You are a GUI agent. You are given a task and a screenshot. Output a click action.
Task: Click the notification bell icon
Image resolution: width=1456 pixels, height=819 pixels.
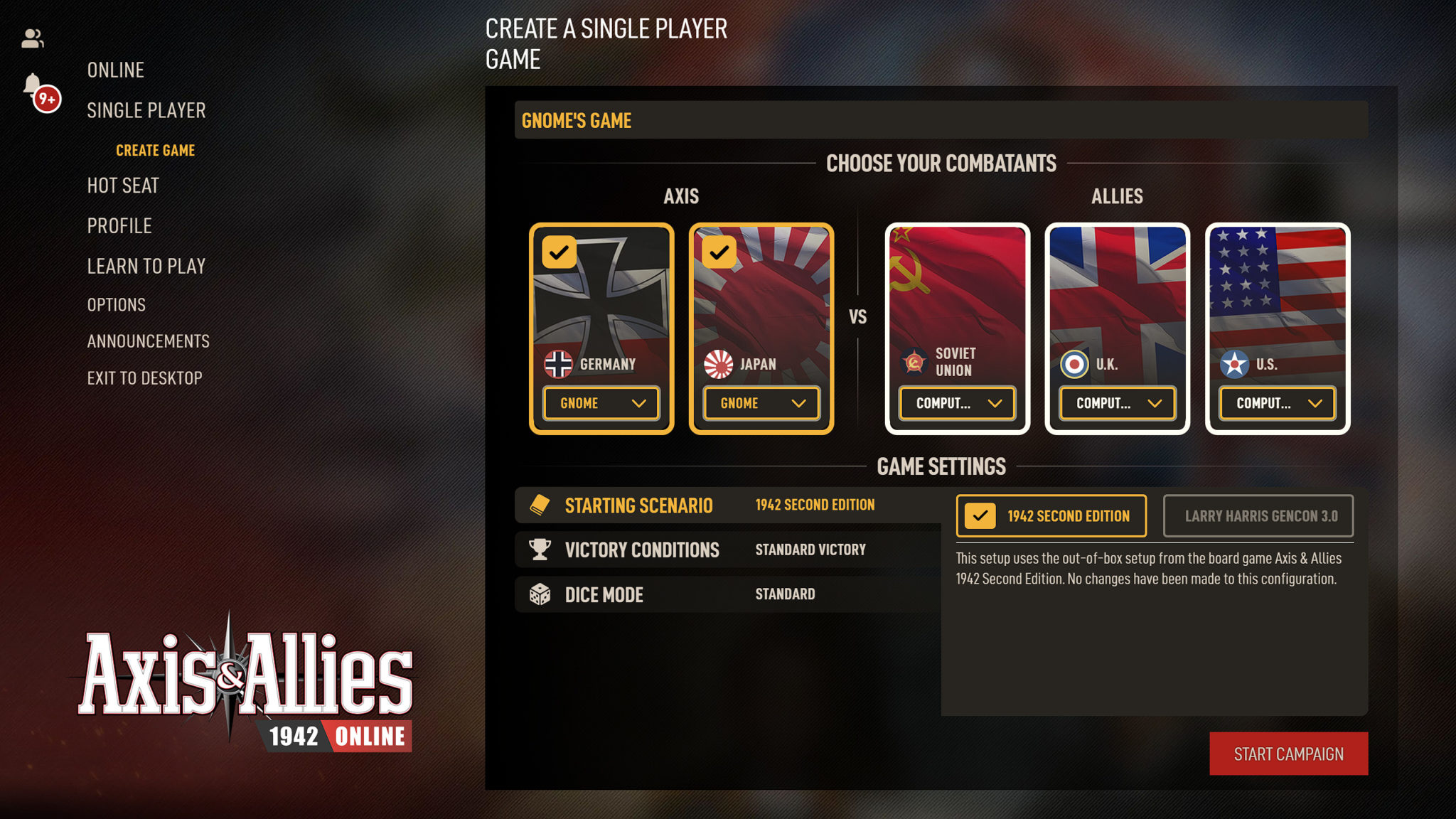[33, 85]
